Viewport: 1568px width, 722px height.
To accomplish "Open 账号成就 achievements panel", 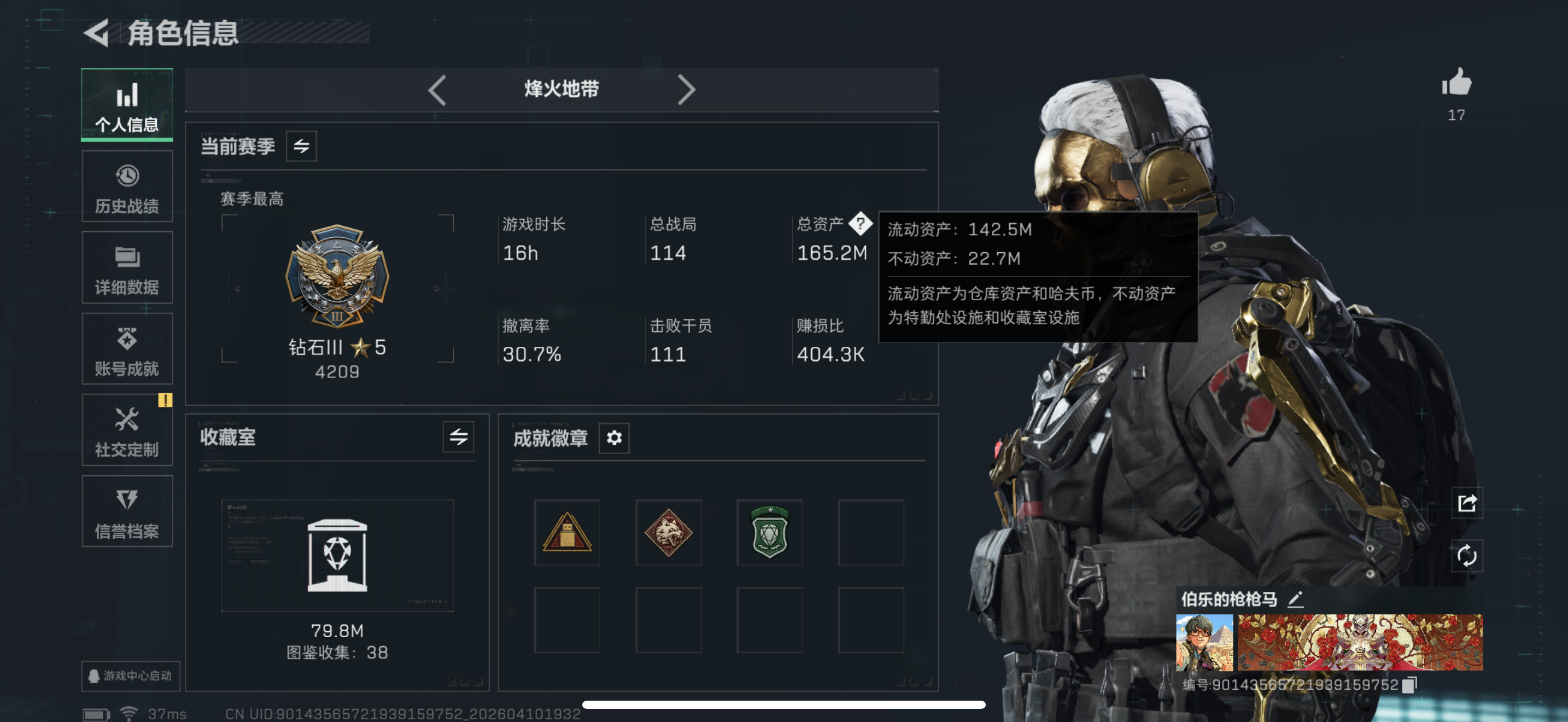I will [127, 349].
